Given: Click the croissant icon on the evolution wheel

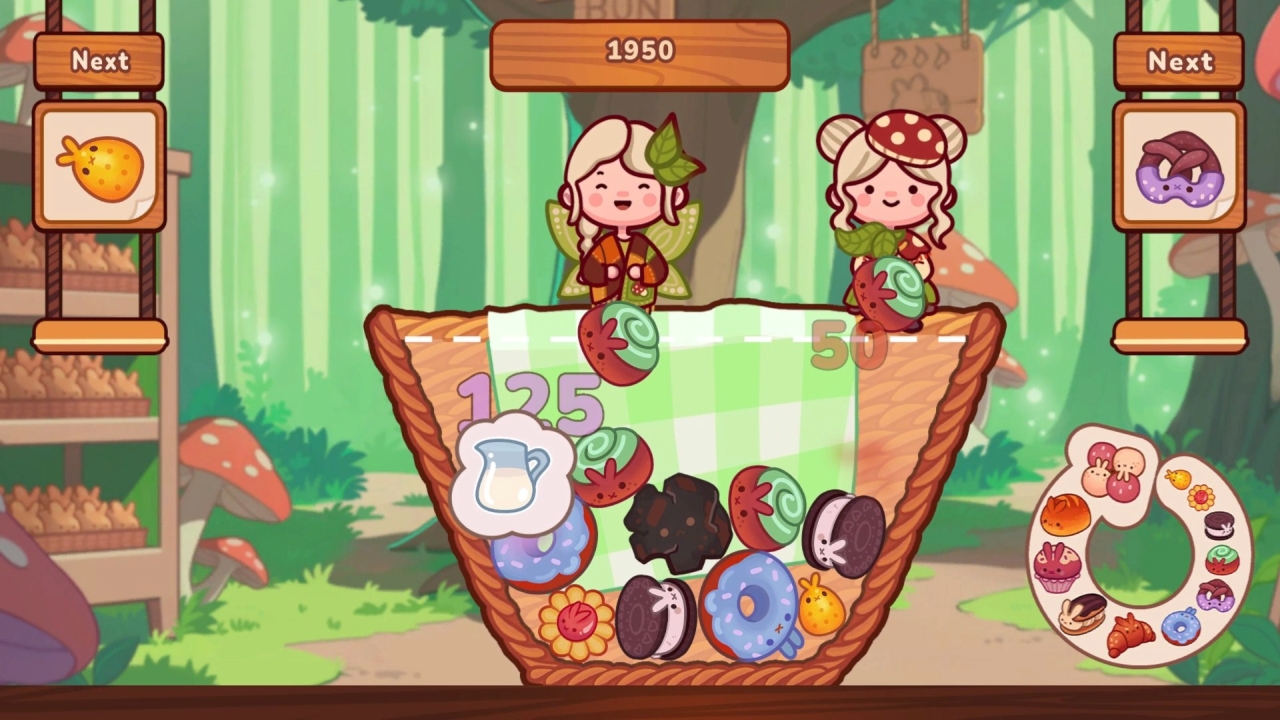Looking at the screenshot, I should click(1129, 631).
